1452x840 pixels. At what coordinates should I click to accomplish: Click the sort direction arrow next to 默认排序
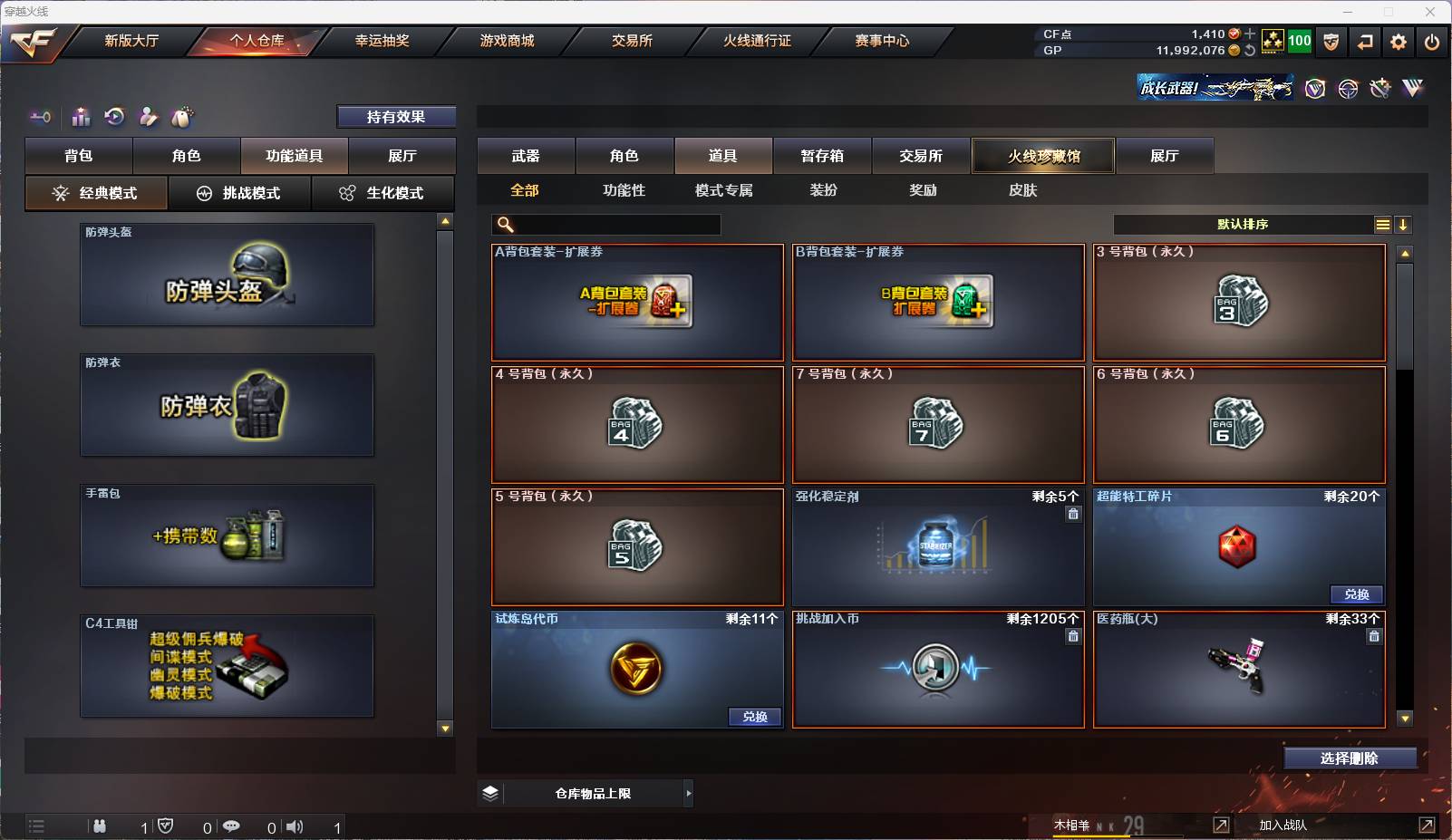(1404, 224)
